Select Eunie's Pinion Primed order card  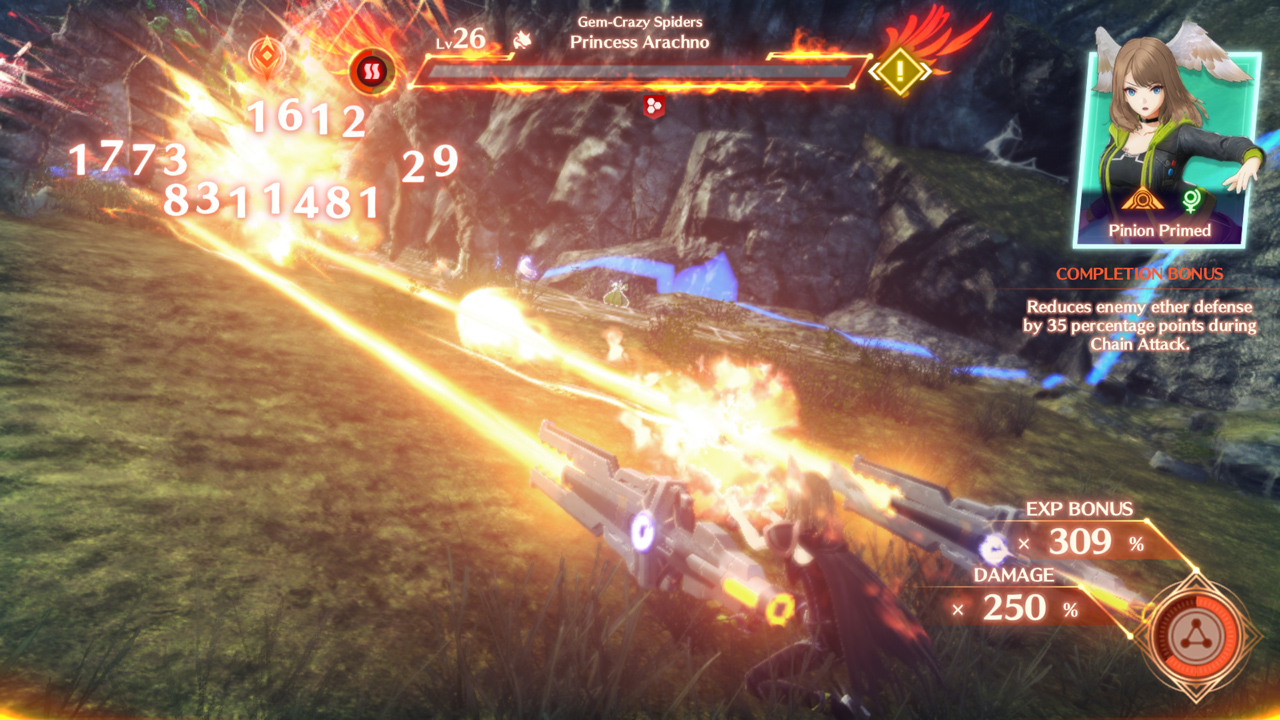[1160, 150]
